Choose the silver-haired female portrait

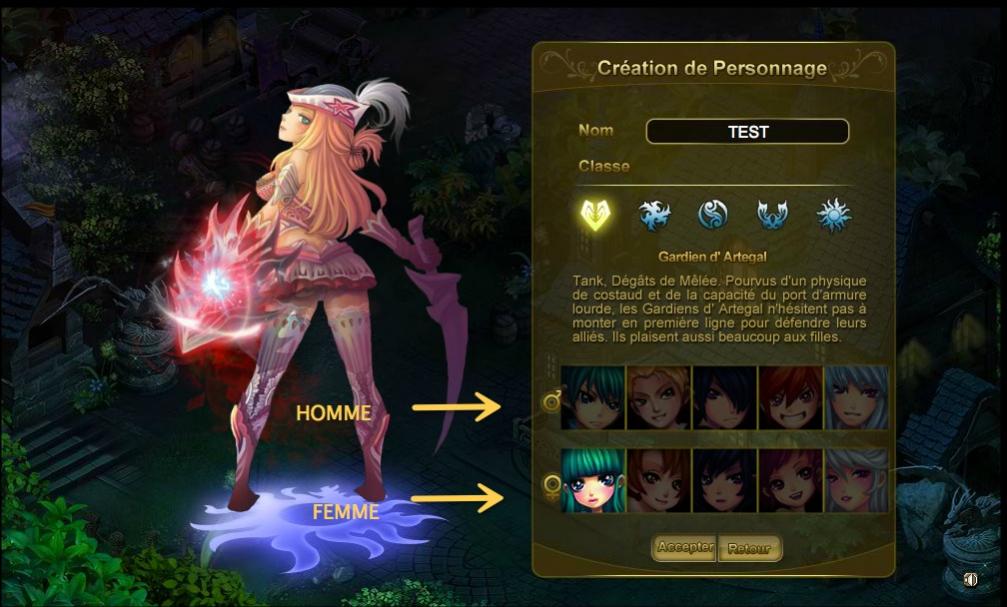tap(856, 480)
